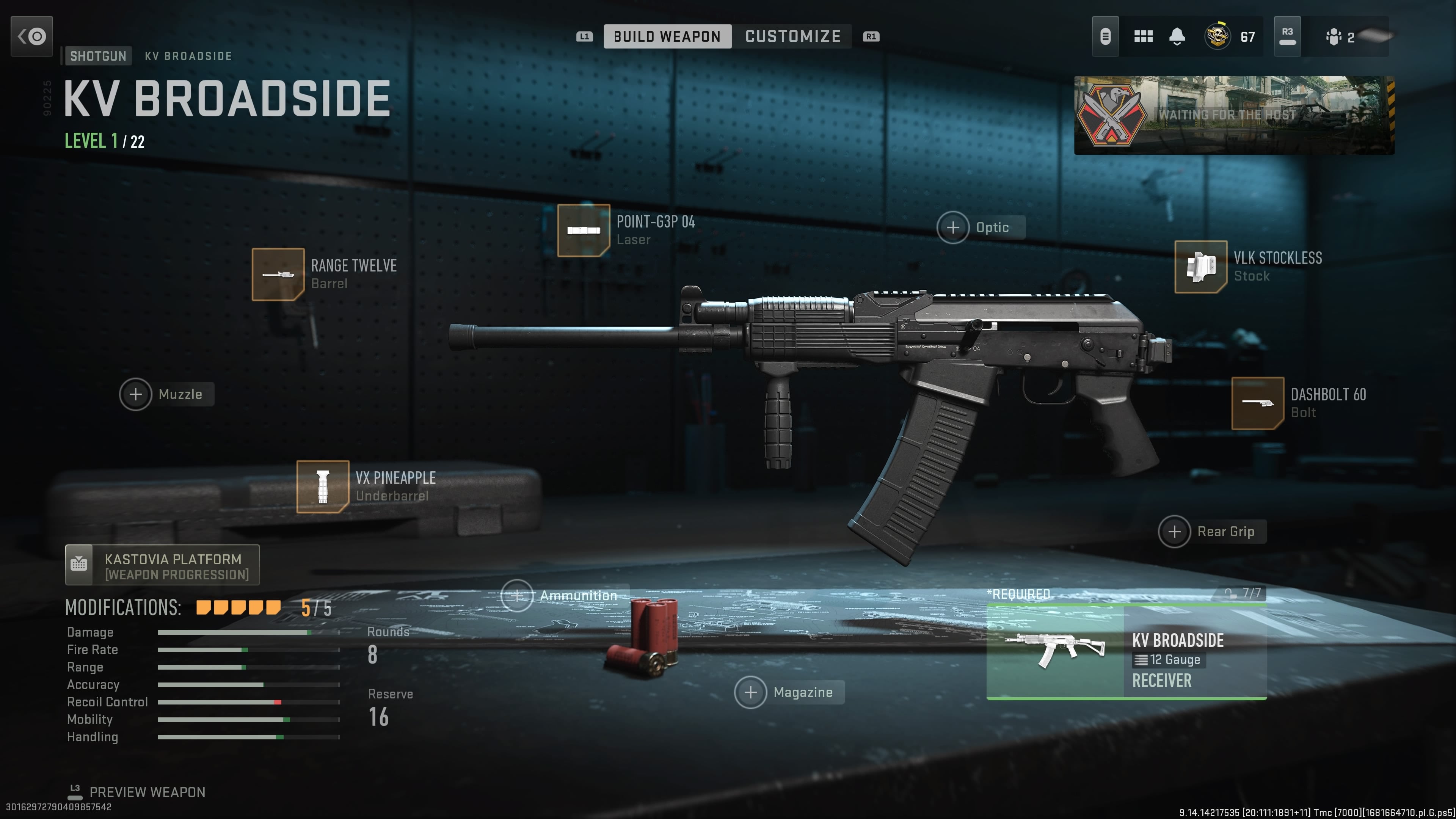This screenshot has width=1456, height=819.
Task: Switch to the Customize tab
Action: 792,37
